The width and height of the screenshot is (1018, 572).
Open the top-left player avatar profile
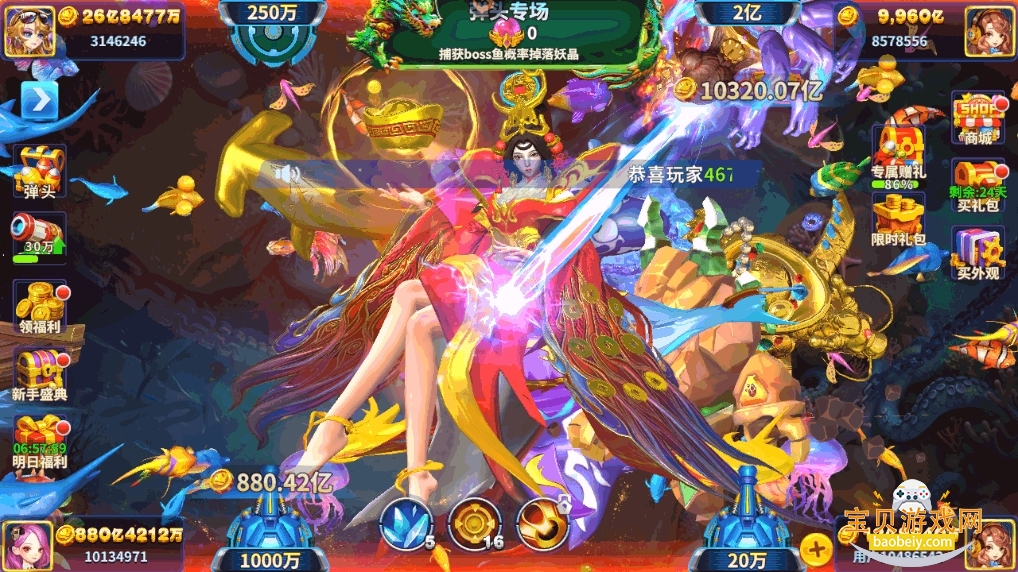[30, 30]
